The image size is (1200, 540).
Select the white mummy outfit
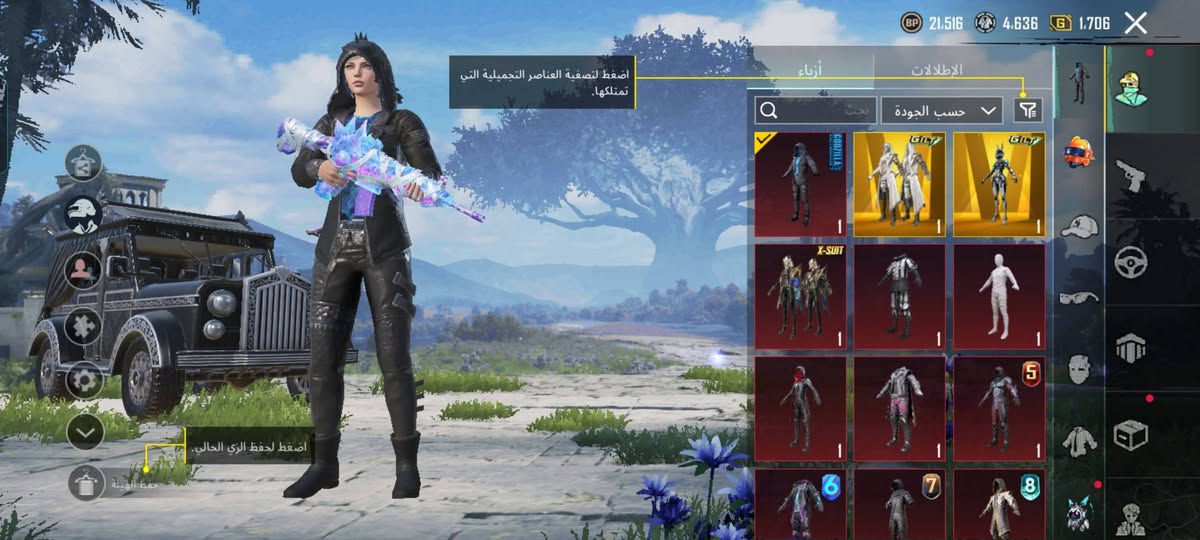[x=999, y=297]
